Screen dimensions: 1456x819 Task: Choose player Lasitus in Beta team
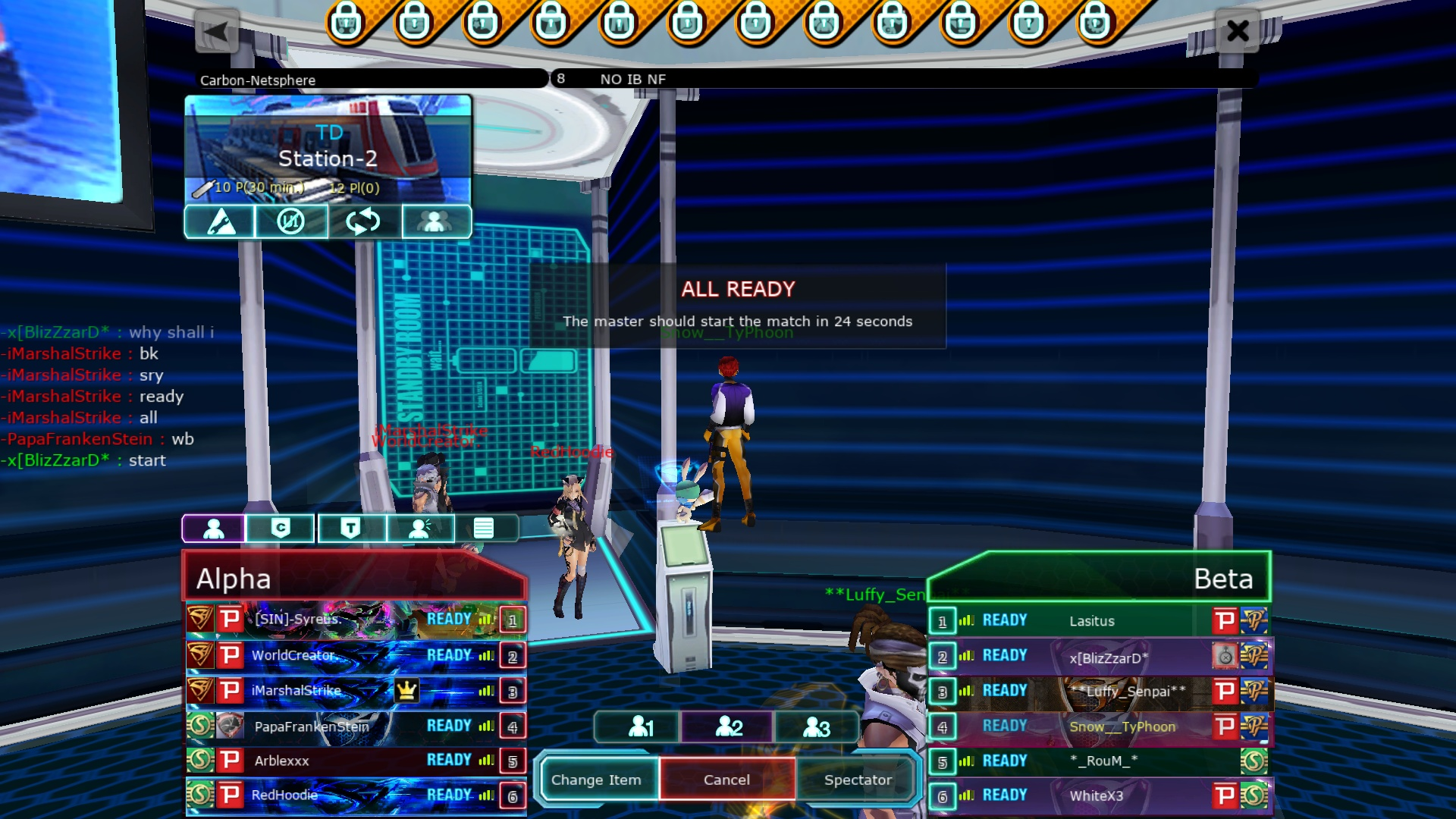click(1092, 621)
